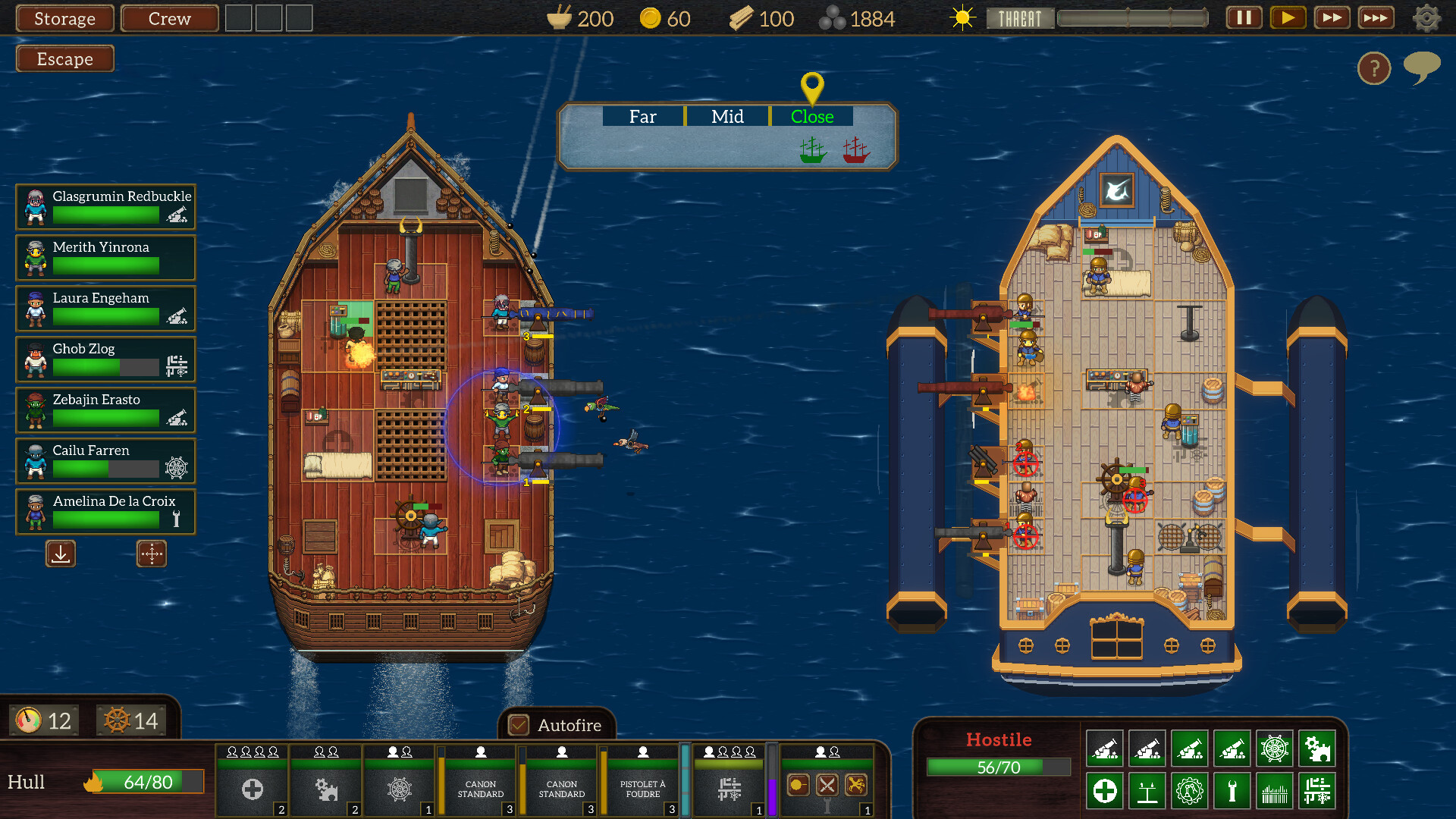Image resolution: width=1456 pixels, height=819 pixels.
Task: Enable triple-speed fast forward
Action: click(1376, 17)
